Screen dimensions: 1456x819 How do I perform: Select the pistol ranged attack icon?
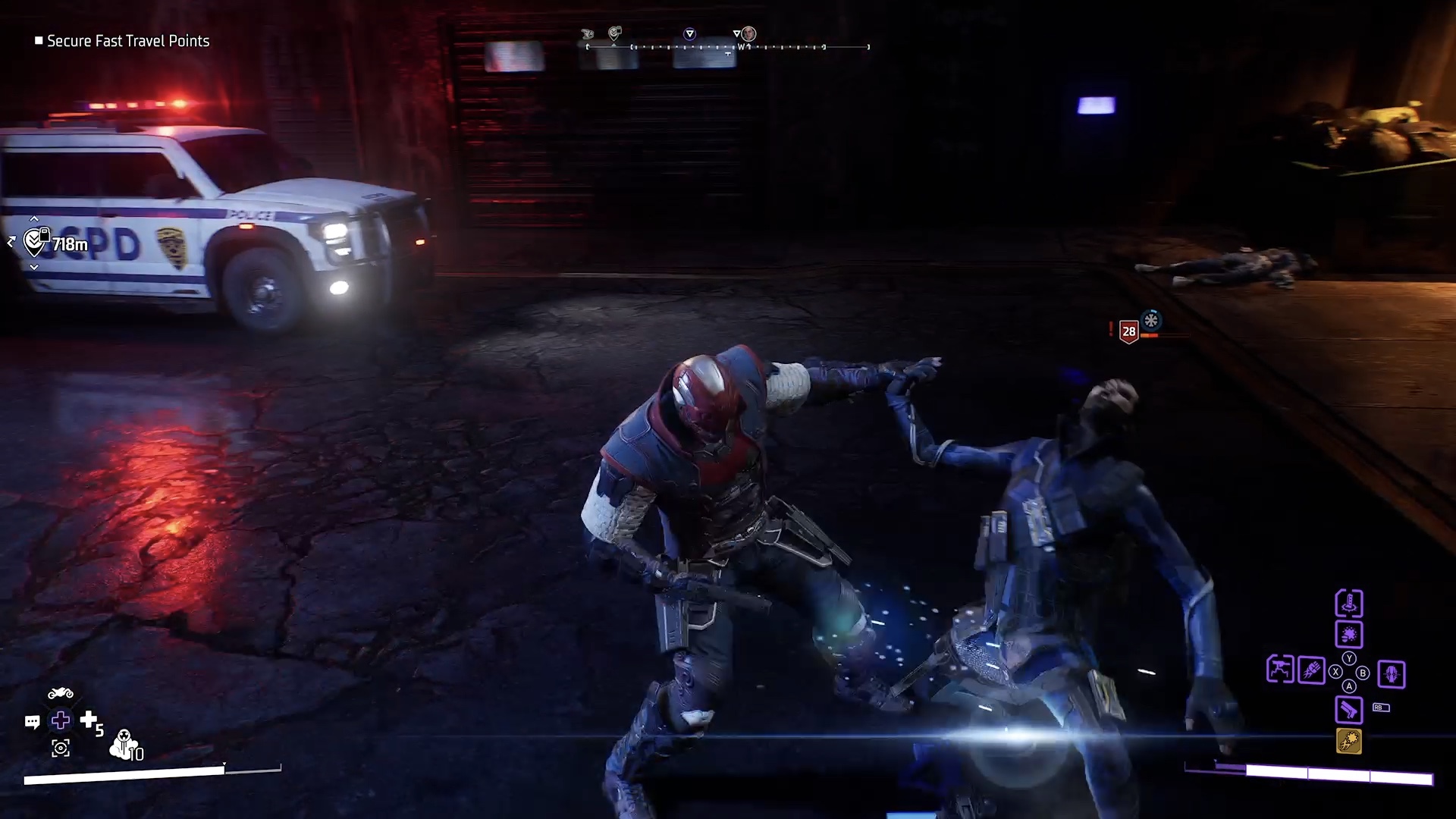pos(1349,710)
